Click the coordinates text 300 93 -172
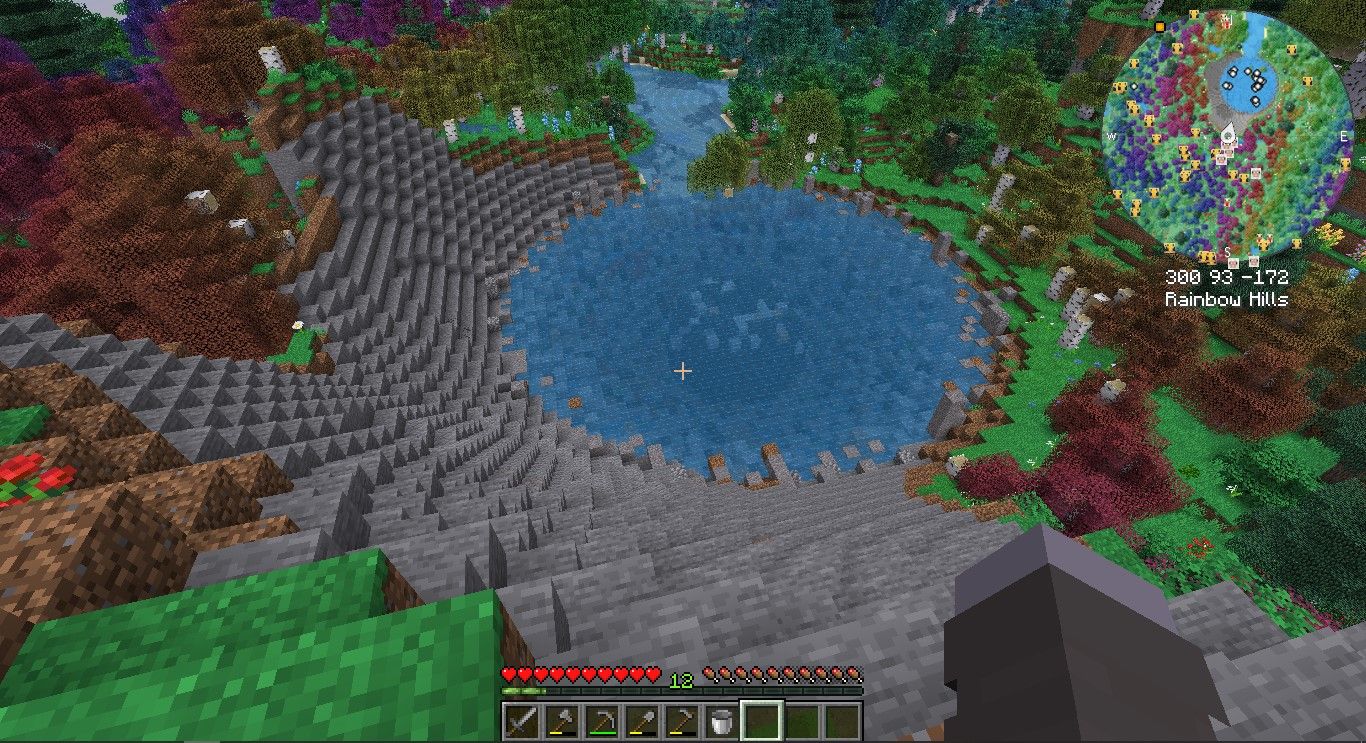This screenshot has height=743, width=1366. (1229, 276)
